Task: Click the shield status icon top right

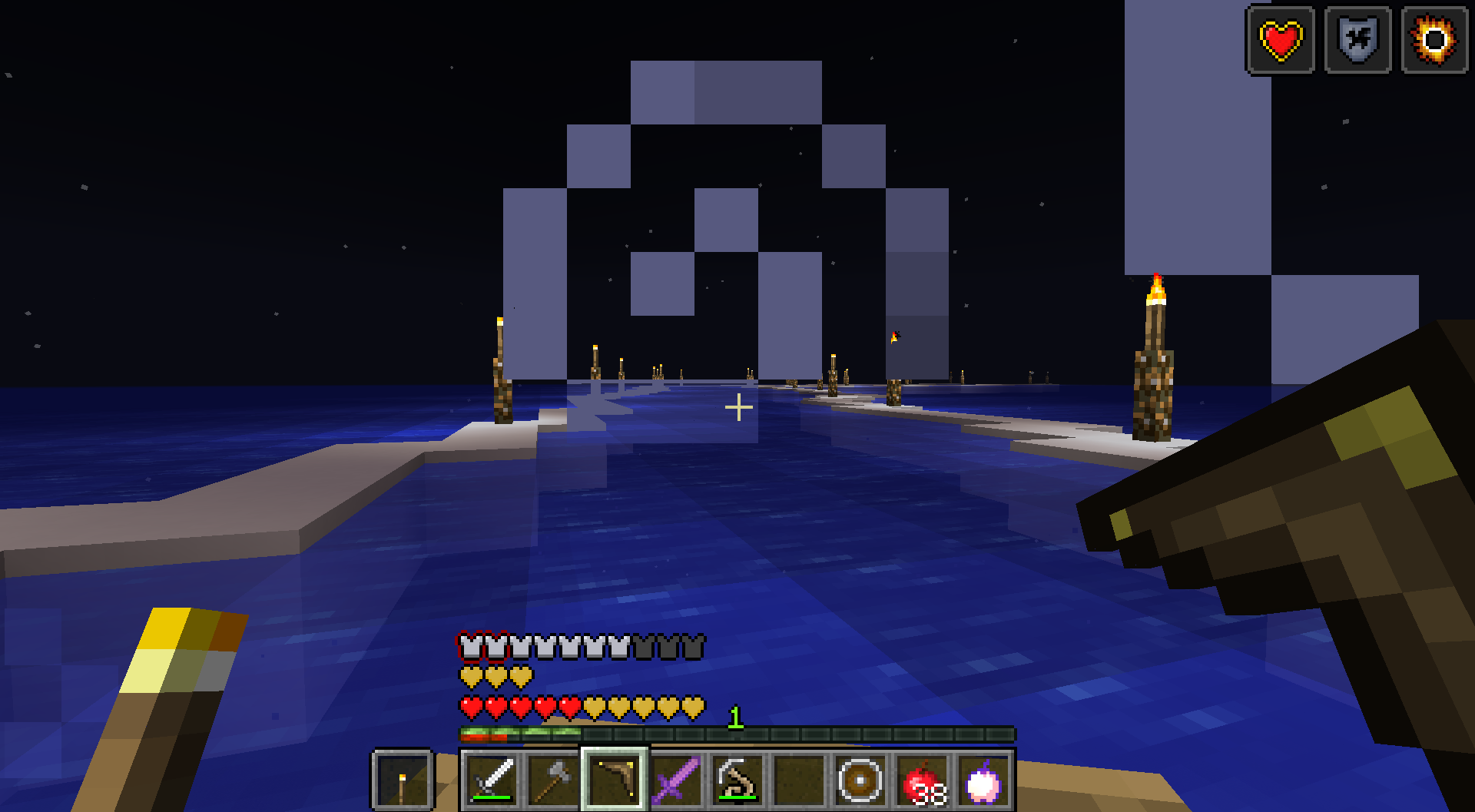Action: pyautogui.click(x=1356, y=40)
